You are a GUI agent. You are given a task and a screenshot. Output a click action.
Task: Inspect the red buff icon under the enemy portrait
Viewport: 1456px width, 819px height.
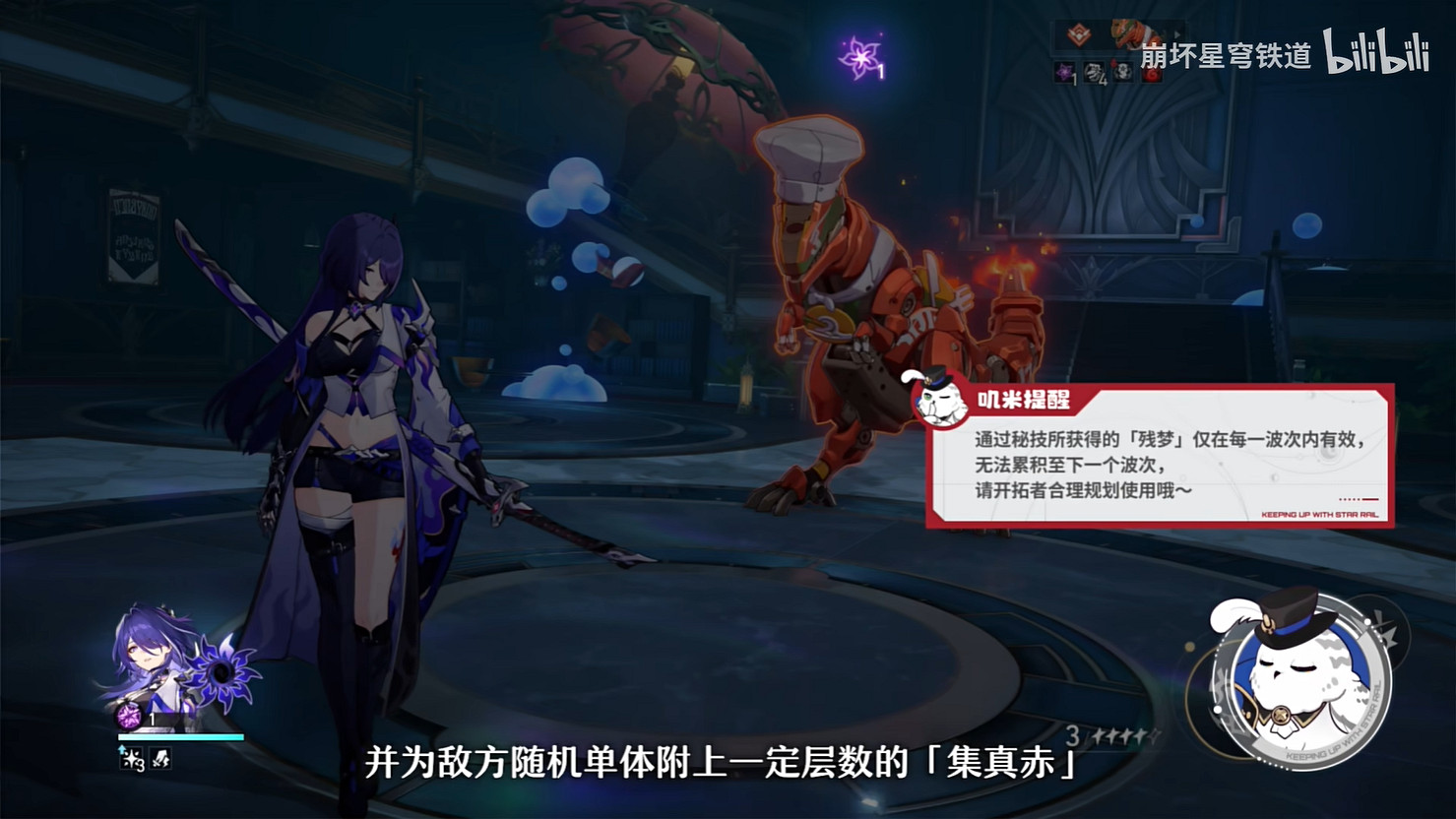click(x=1152, y=75)
